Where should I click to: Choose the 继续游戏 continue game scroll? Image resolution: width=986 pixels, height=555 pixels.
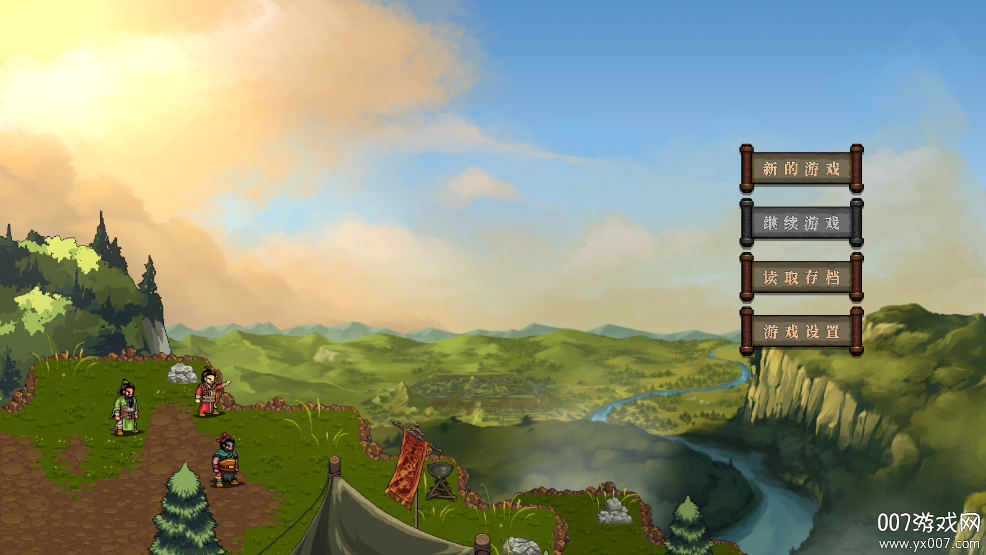(801, 223)
